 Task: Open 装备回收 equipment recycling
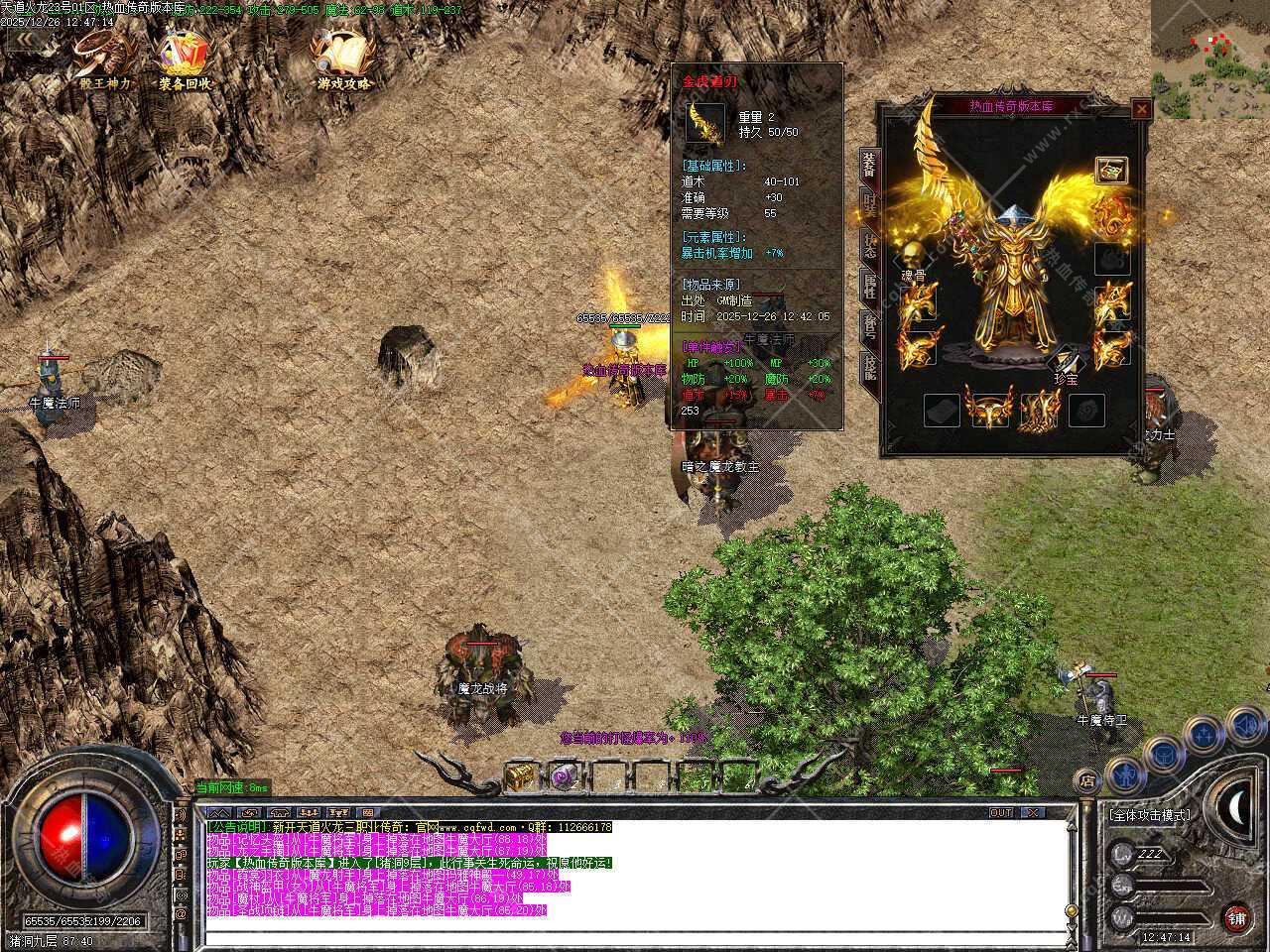(x=185, y=58)
